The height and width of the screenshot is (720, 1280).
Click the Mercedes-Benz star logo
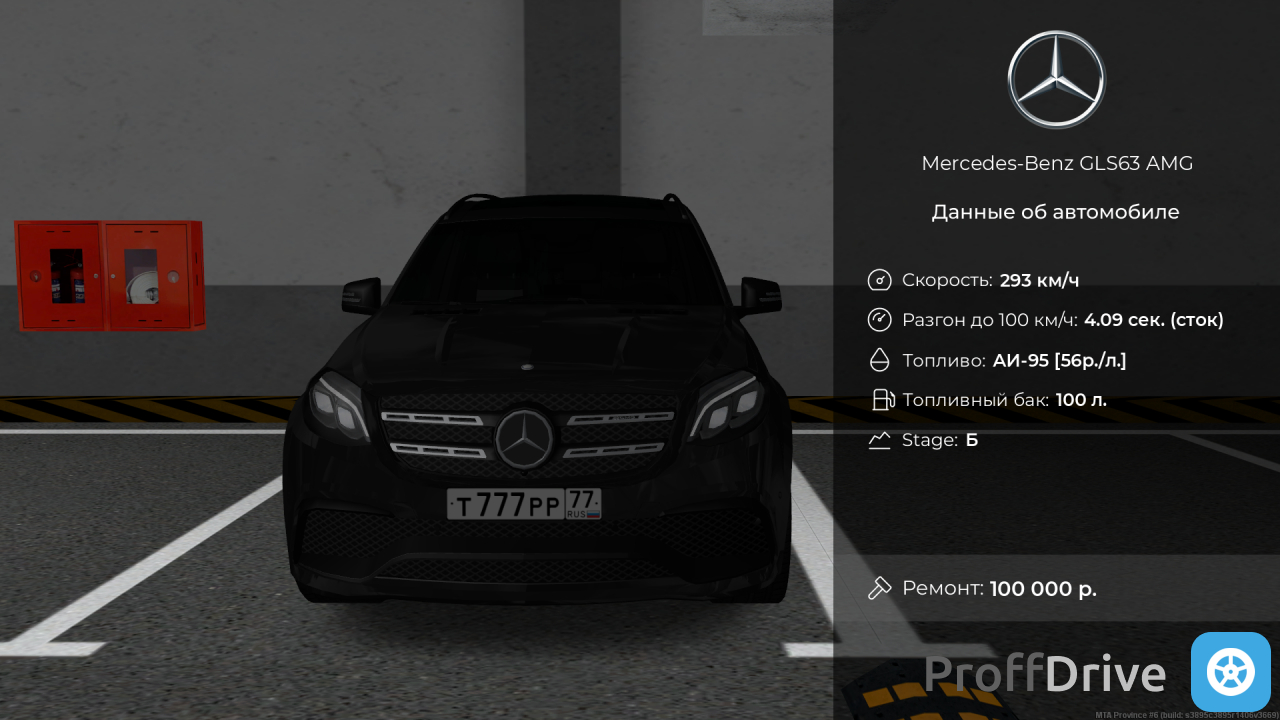coord(1056,80)
